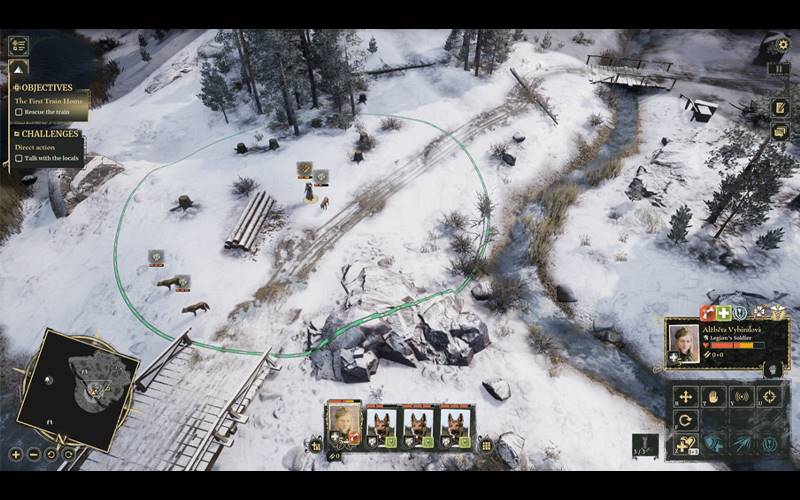Open the grid button right of squad bar
The height and width of the screenshot is (500, 800).
point(486,446)
